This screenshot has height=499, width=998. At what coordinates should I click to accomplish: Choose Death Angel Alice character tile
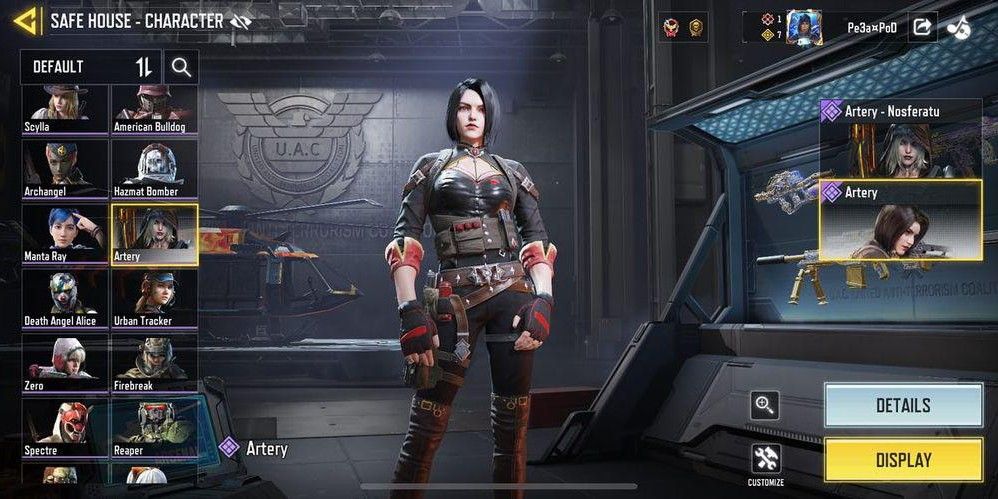(66, 298)
